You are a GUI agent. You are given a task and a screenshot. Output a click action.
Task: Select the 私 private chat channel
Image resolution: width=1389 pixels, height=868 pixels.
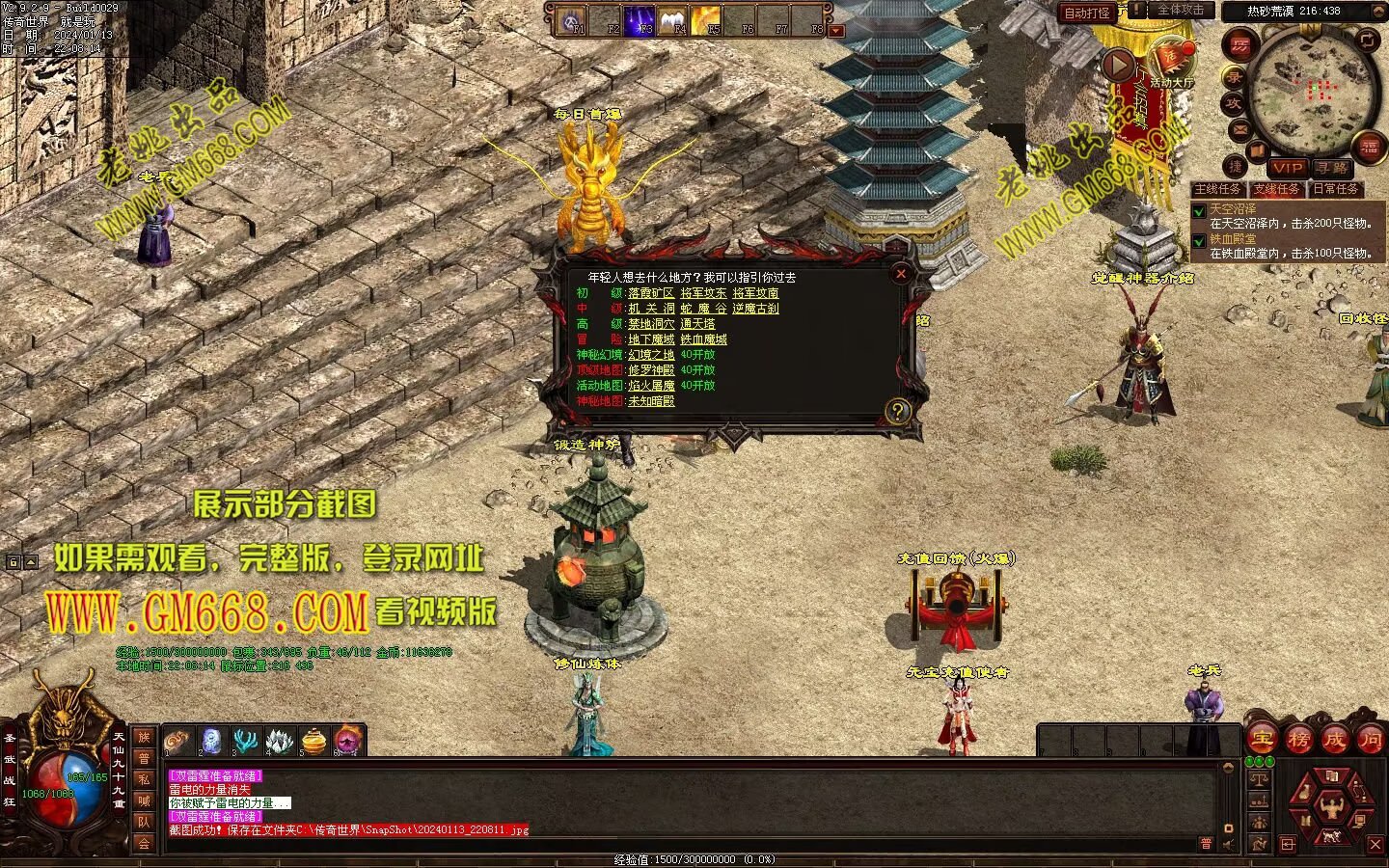pos(144,779)
